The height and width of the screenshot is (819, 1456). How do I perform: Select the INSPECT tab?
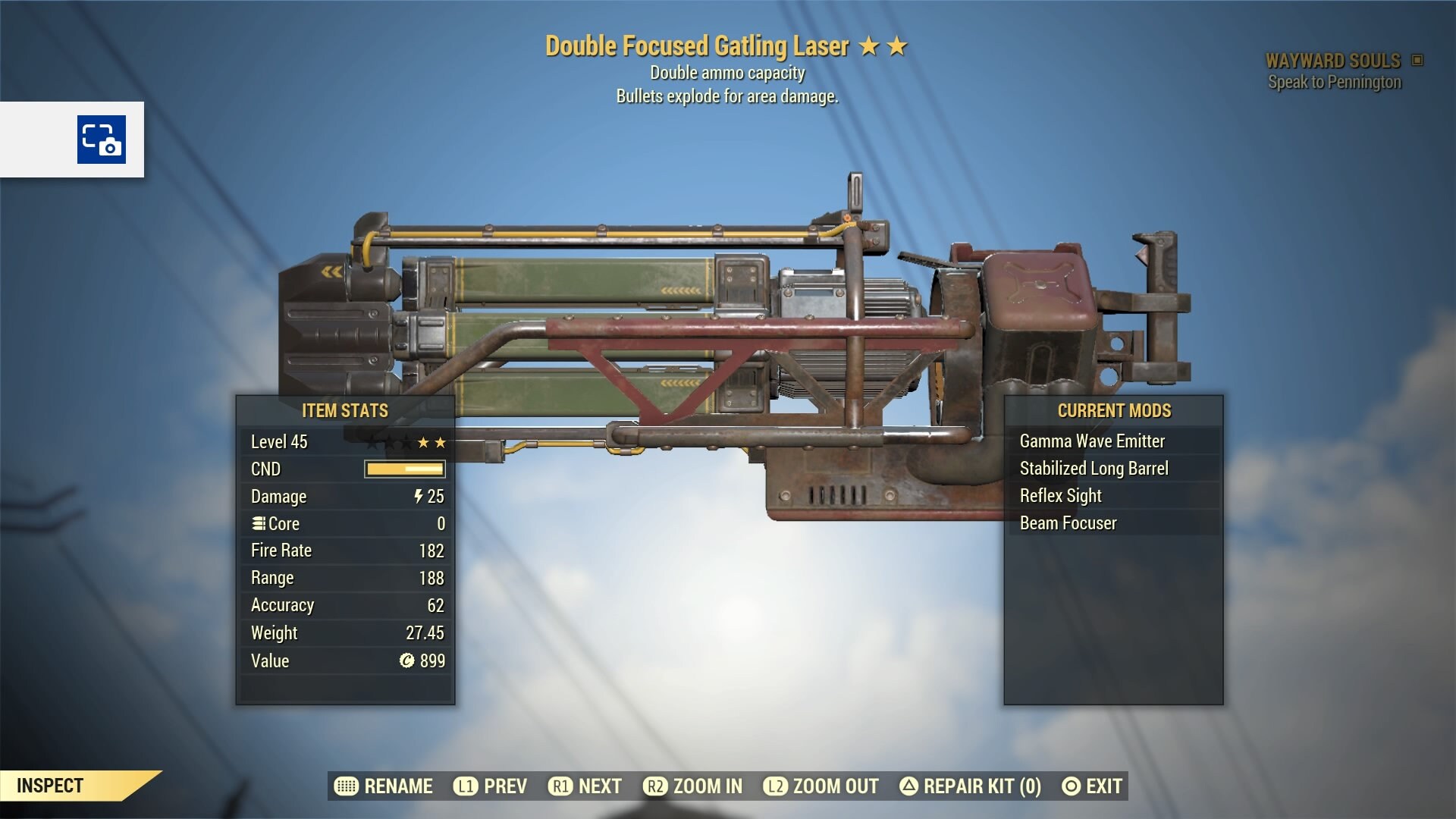(49, 786)
